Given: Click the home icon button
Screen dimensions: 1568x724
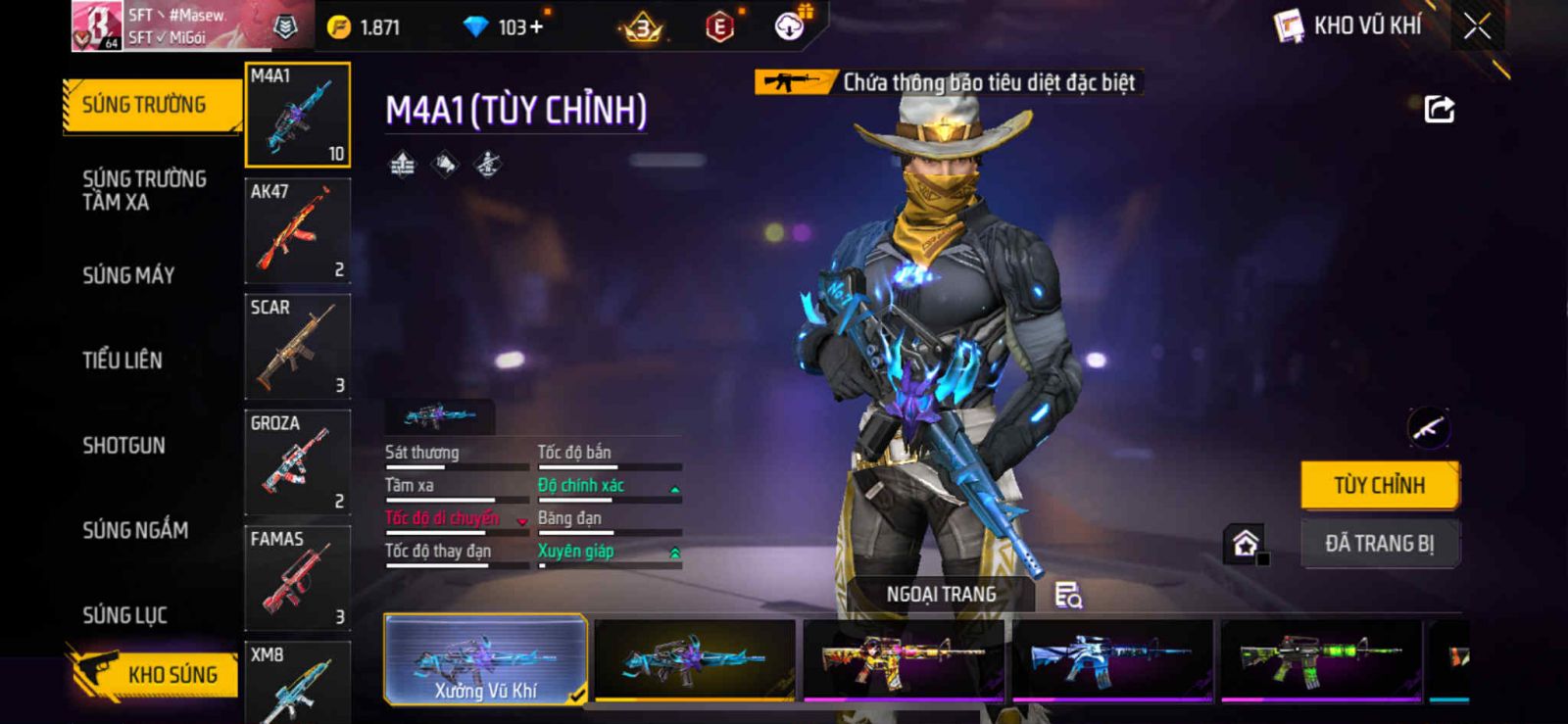Looking at the screenshot, I should point(1246,543).
